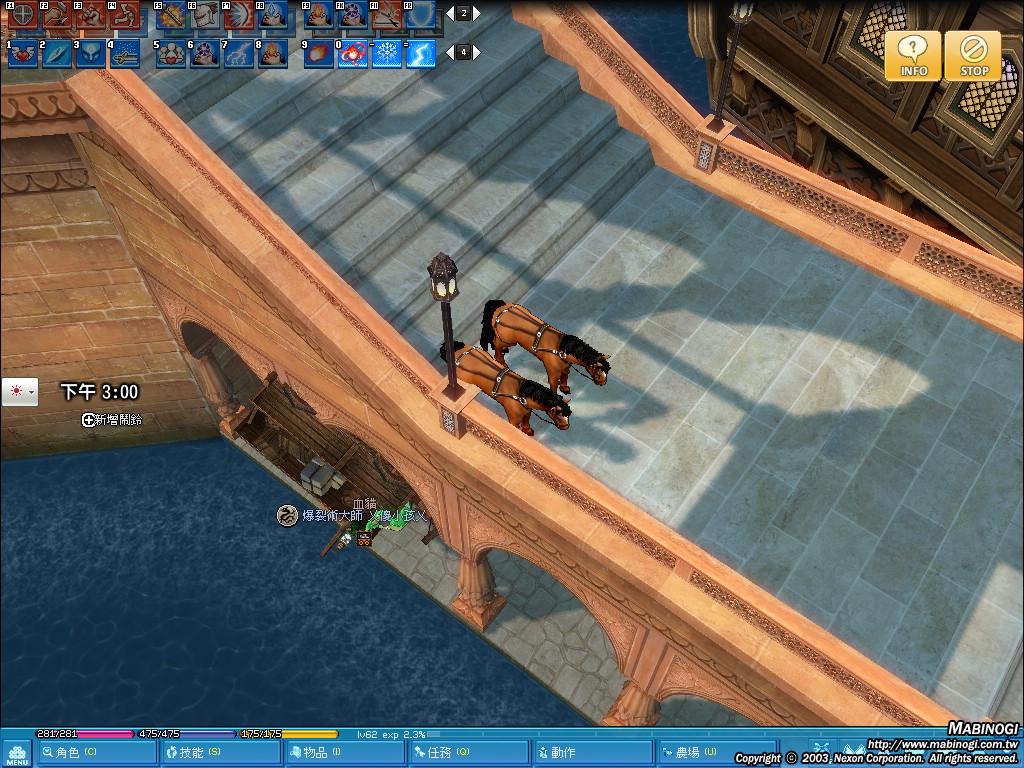Open the INFO help button
The image size is (1024, 768).
pyautogui.click(x=913, y=55)
